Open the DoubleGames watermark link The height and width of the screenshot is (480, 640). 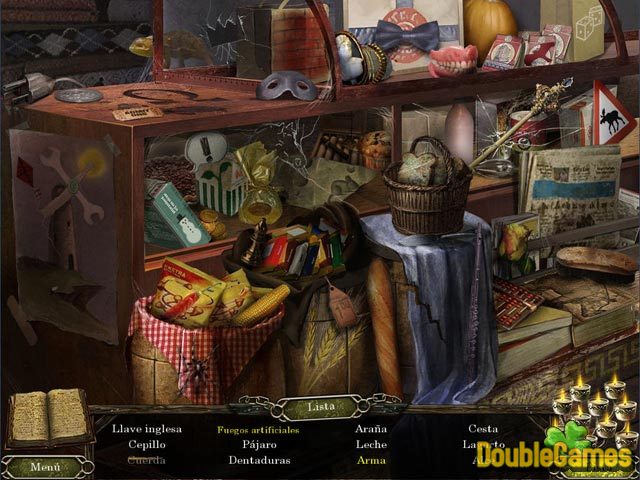point(554,455)
